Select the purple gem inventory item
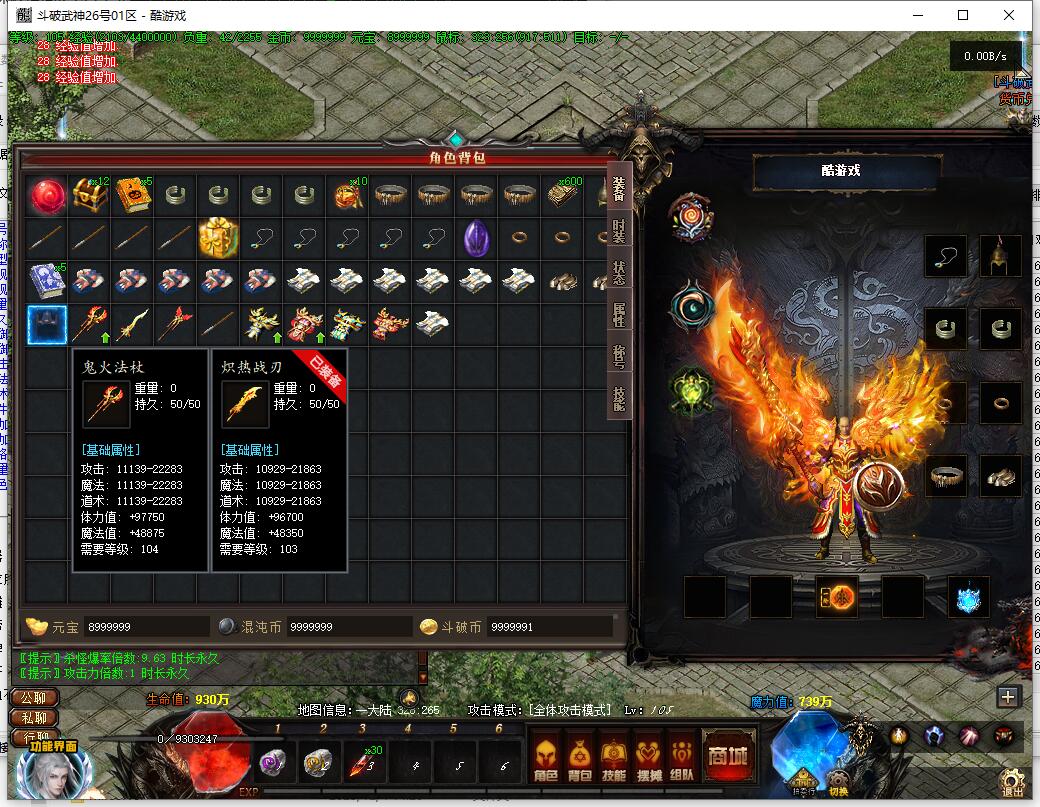Viewport: 1040px width, 807px height. (476, 238)
